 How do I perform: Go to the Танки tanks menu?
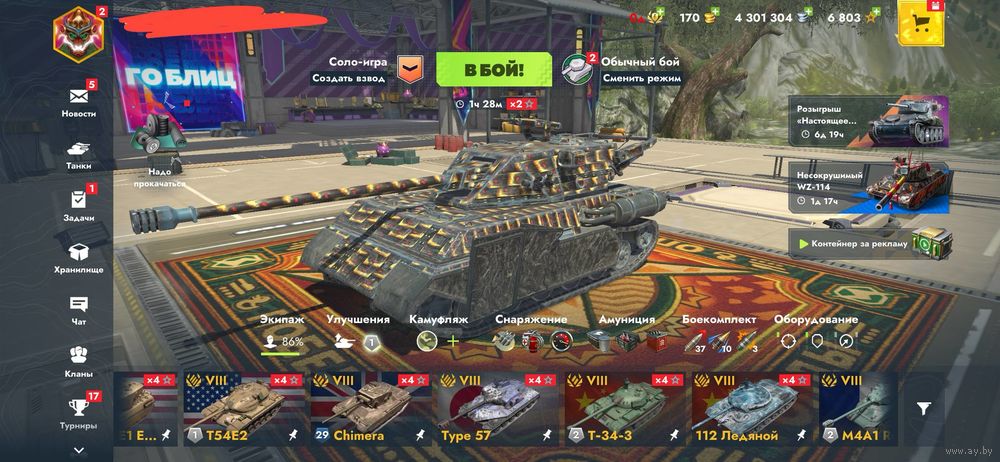tap(79, 151)
